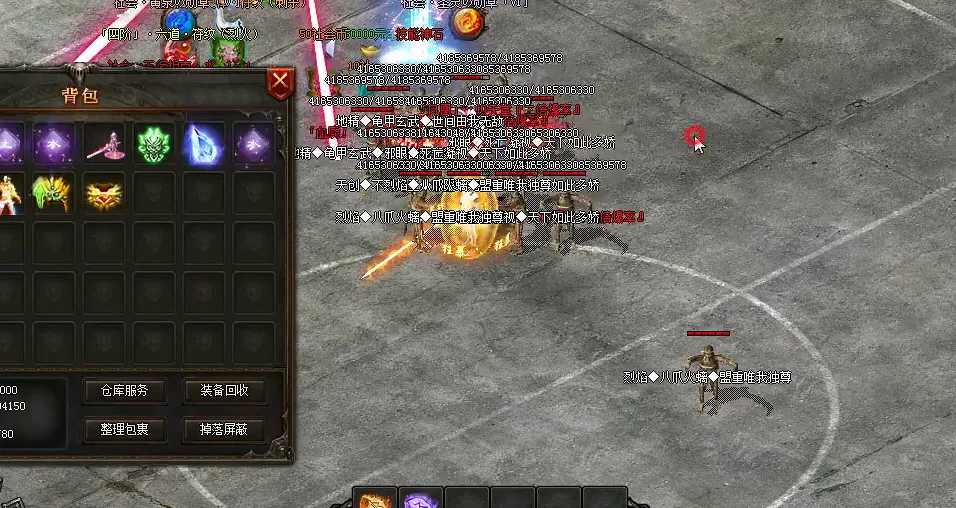
Task: Choose the green and gold helmet item
Action: (54, 193)
